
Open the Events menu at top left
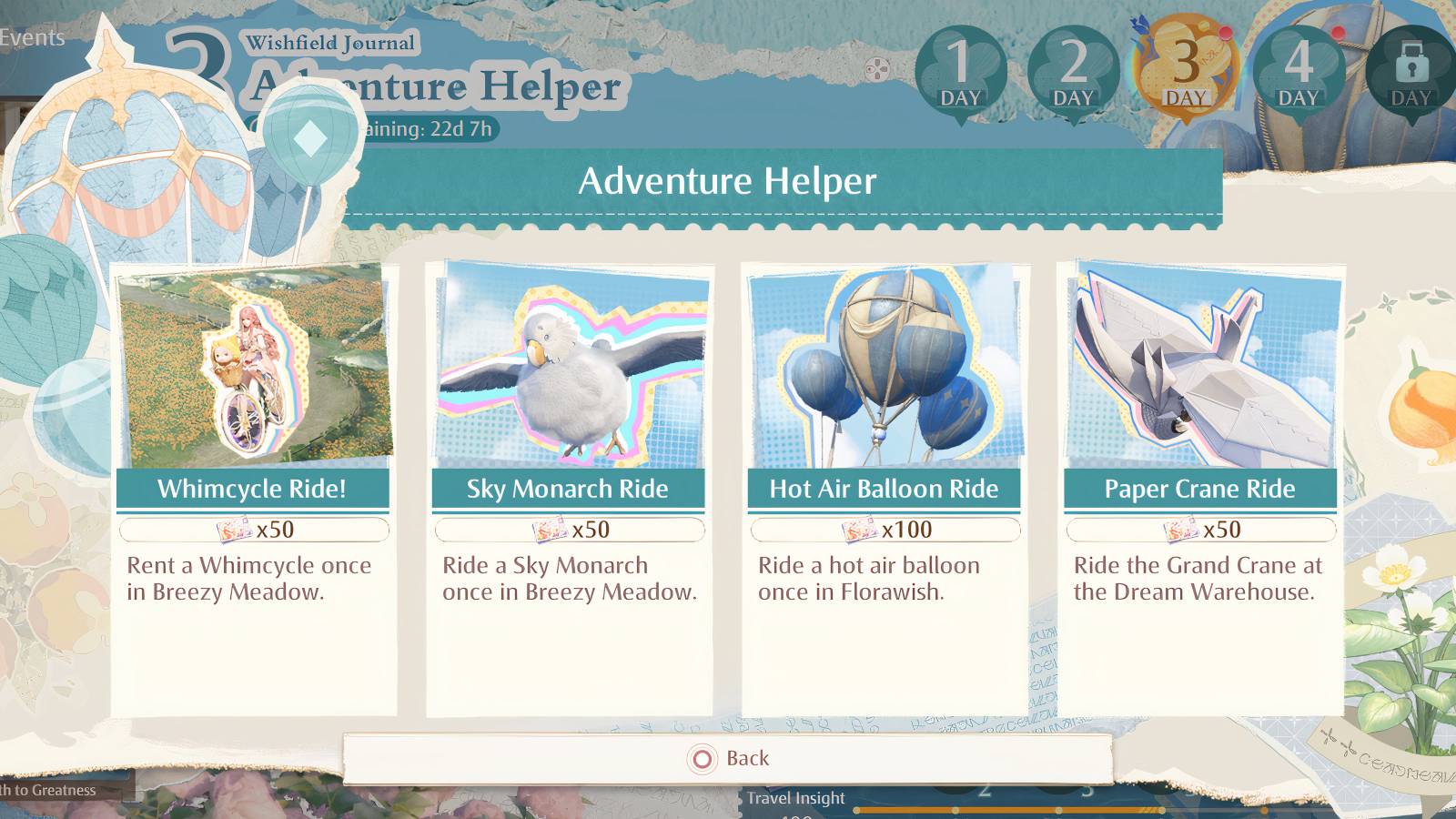(x=32, y=36)
